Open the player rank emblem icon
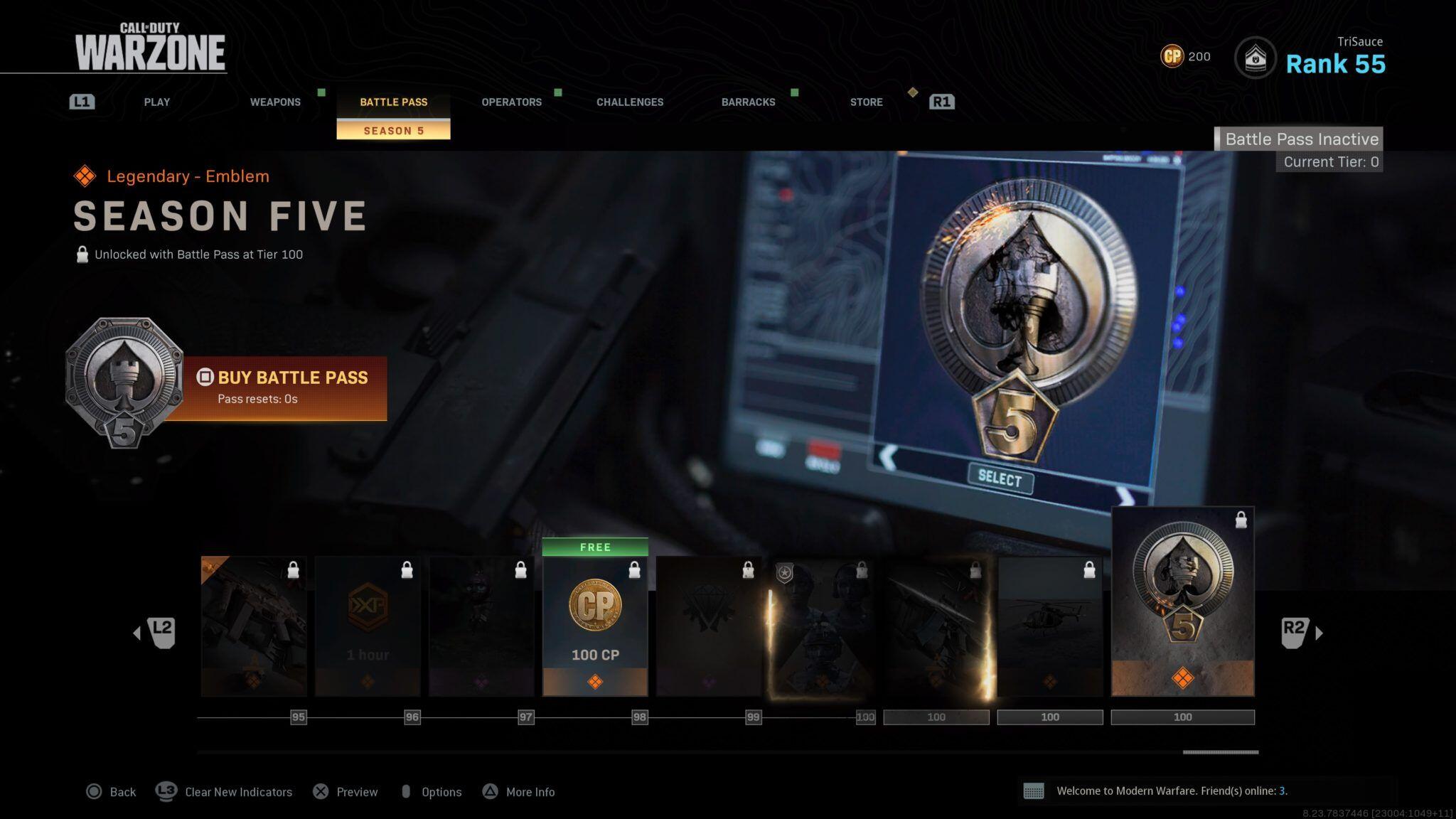This screenshot has width=1456, height=819. [1255, 58]
